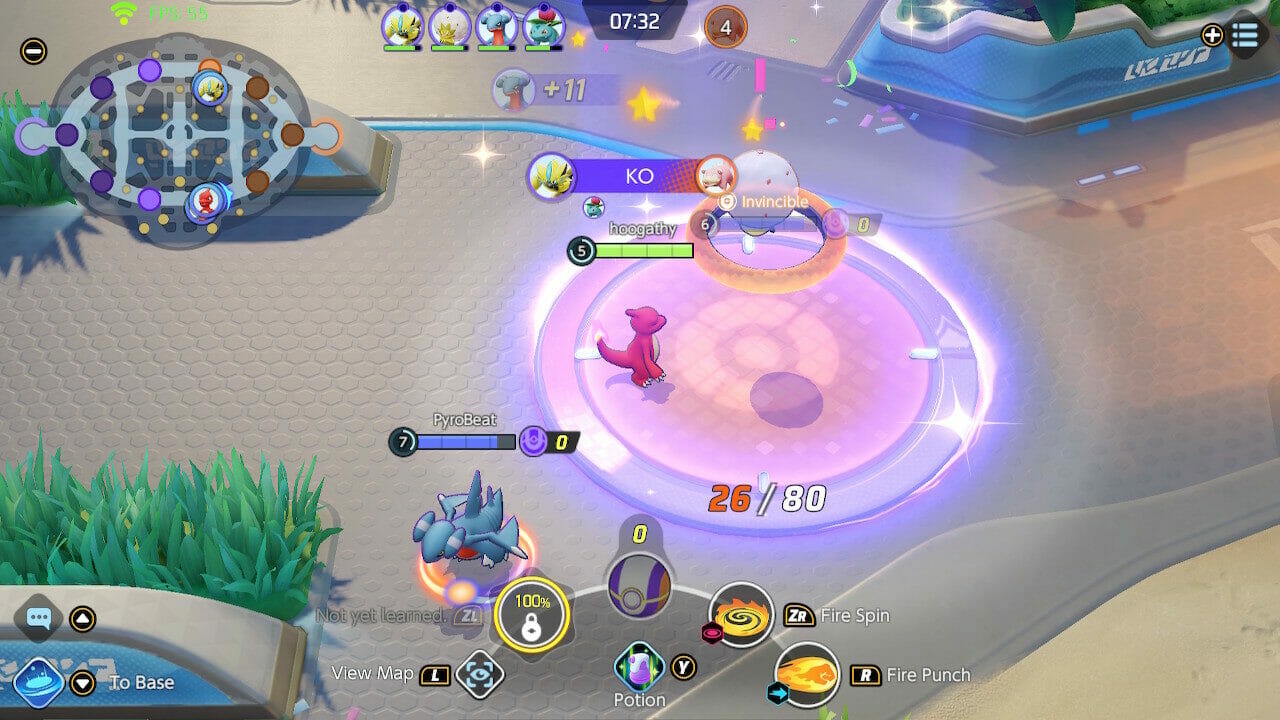
Task: Open the quick chat bubble icon
Action: (39, 616)
